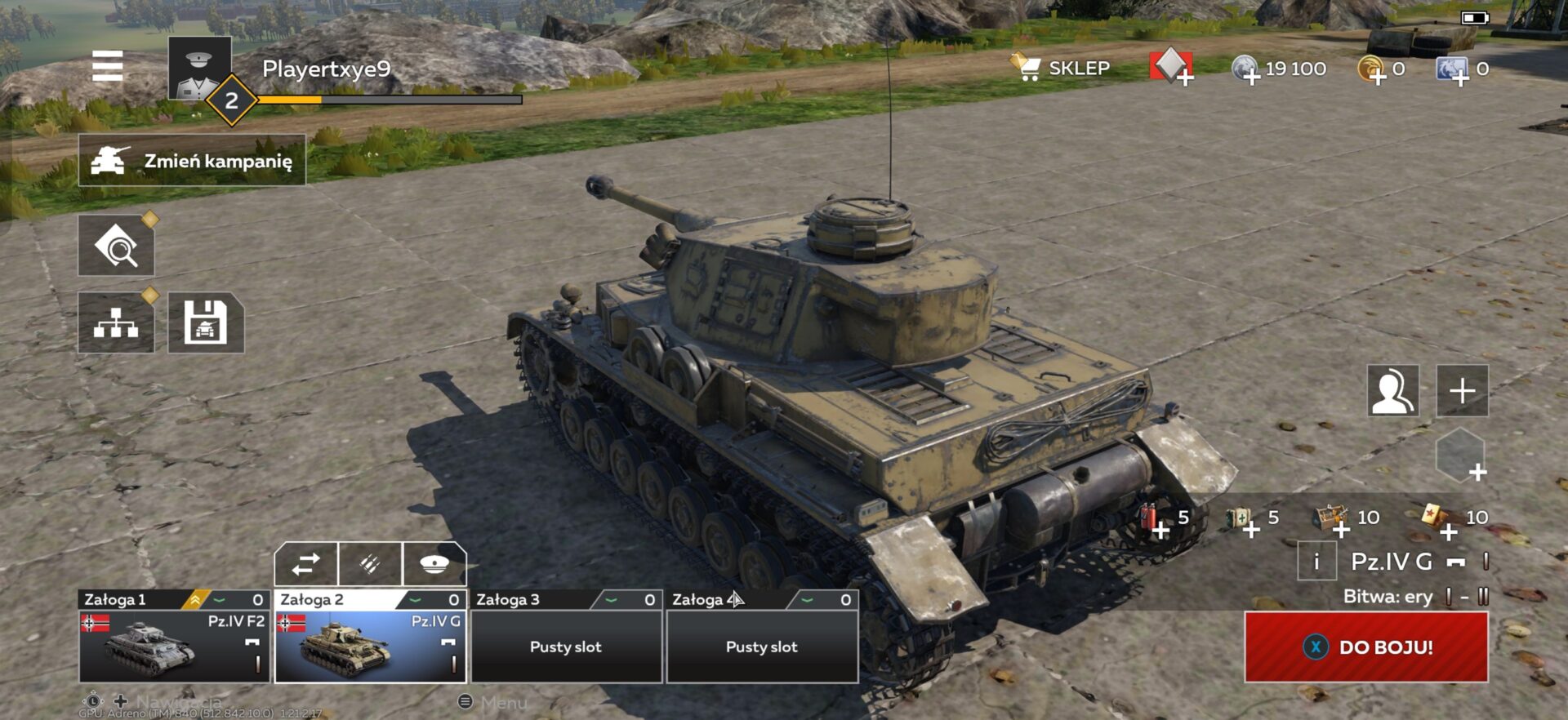The width and height of the screenshot is (1568, 720).
Task: Open the ammunition shells button
Action: (x=370, y=564)
